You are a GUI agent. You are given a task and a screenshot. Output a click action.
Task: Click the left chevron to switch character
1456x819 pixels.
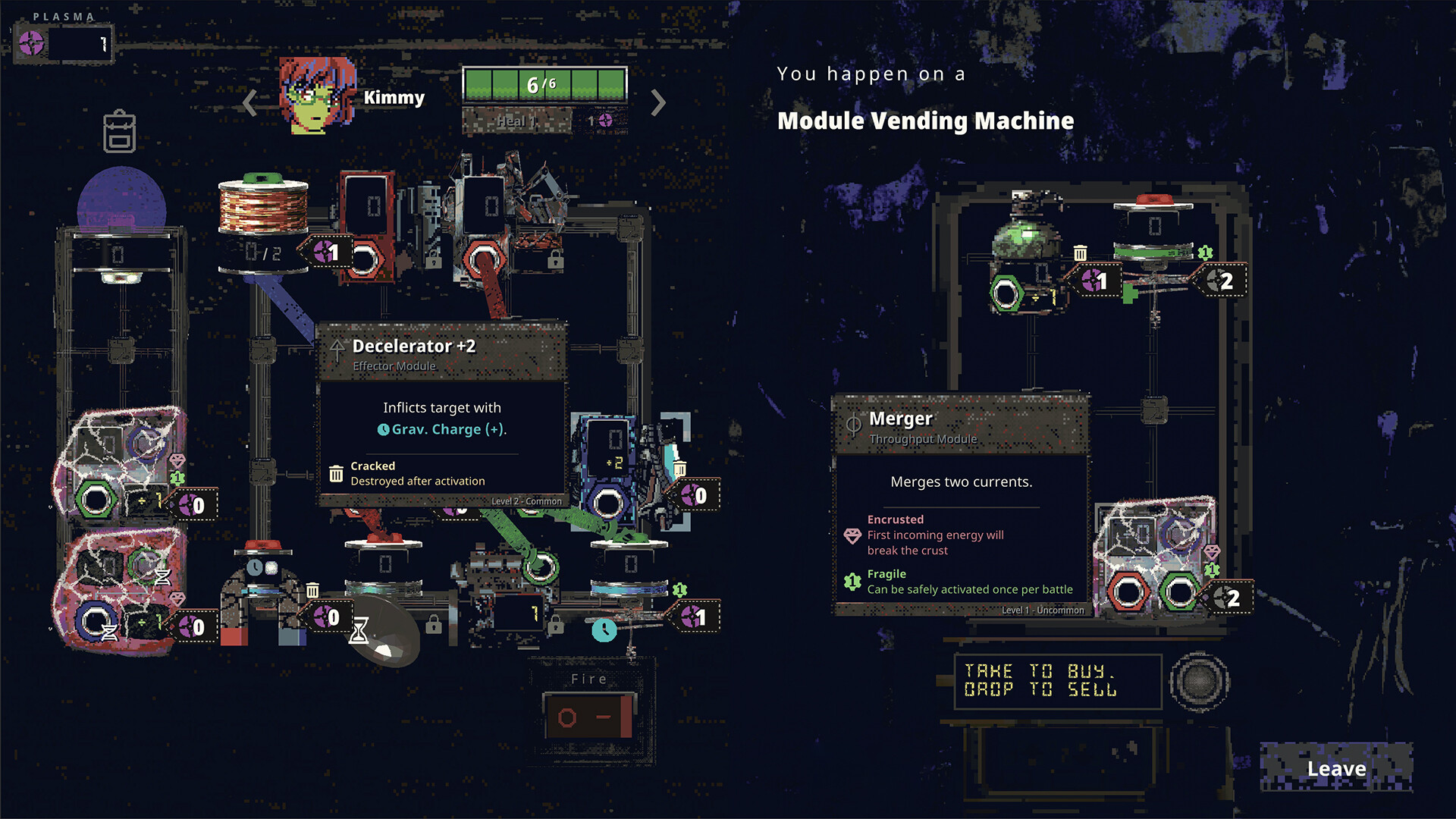249,102
